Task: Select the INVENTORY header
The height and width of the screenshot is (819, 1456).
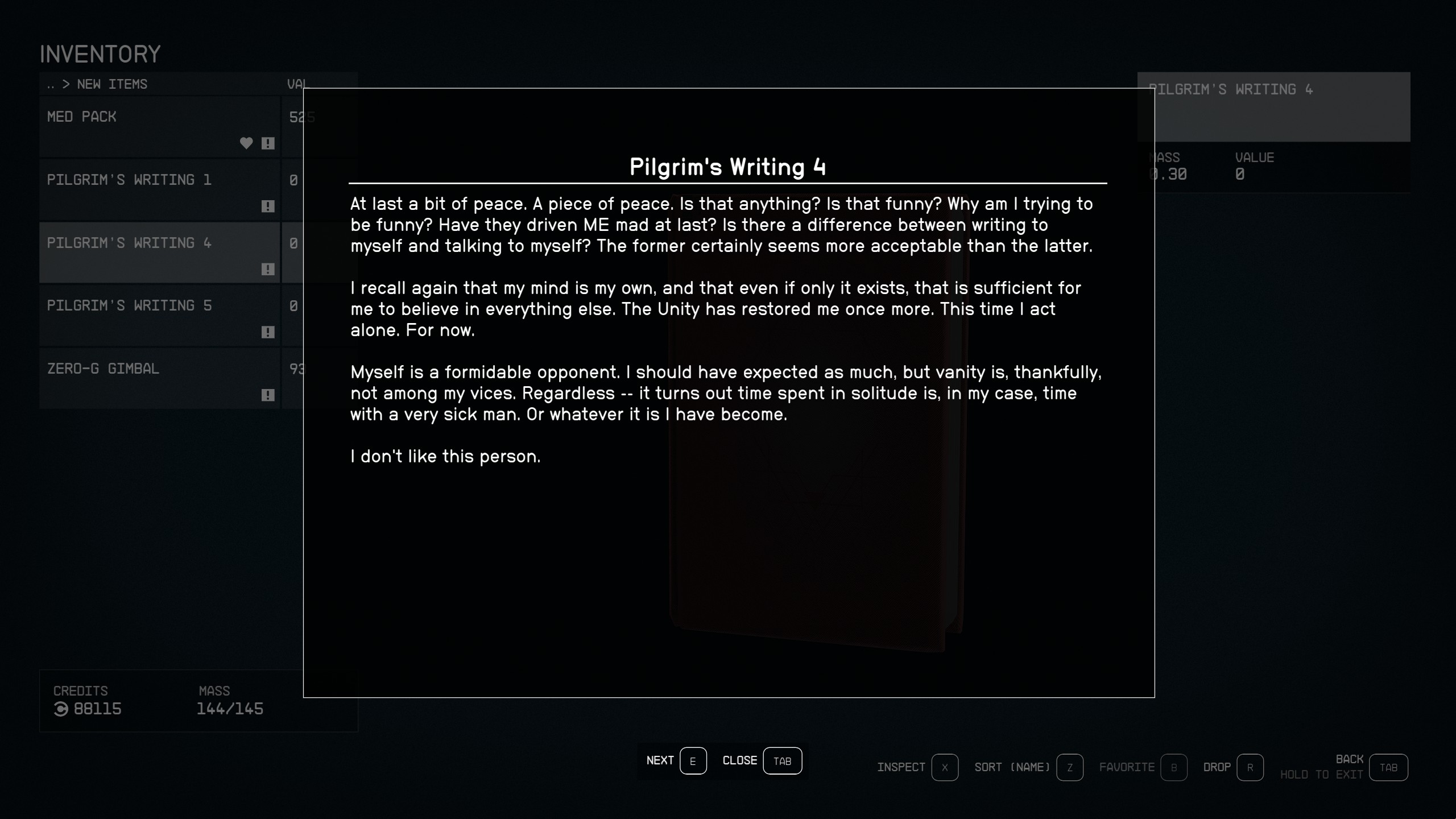Action: [x=100, y=53]
